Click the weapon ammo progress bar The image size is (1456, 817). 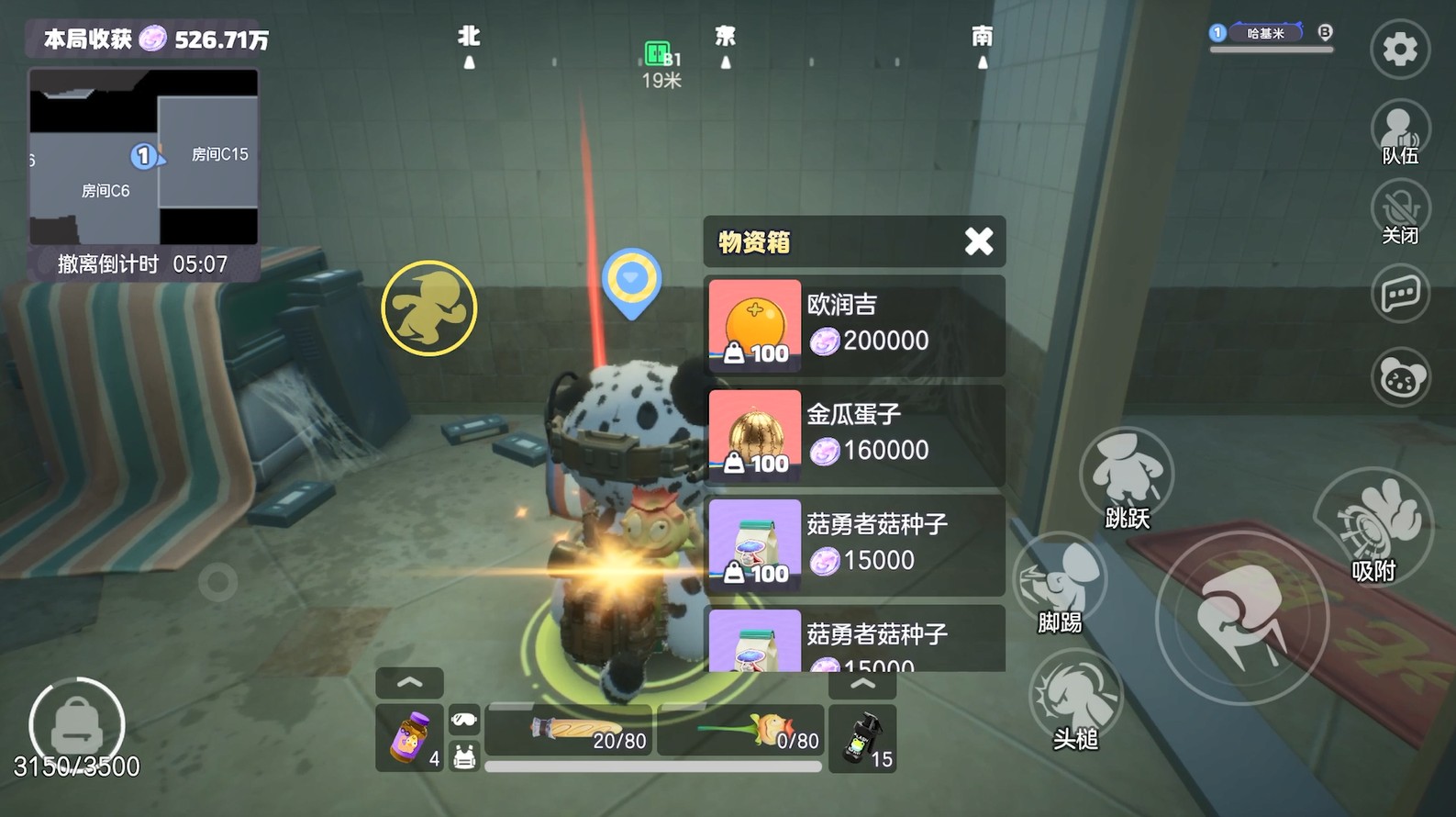click(651, 764)
